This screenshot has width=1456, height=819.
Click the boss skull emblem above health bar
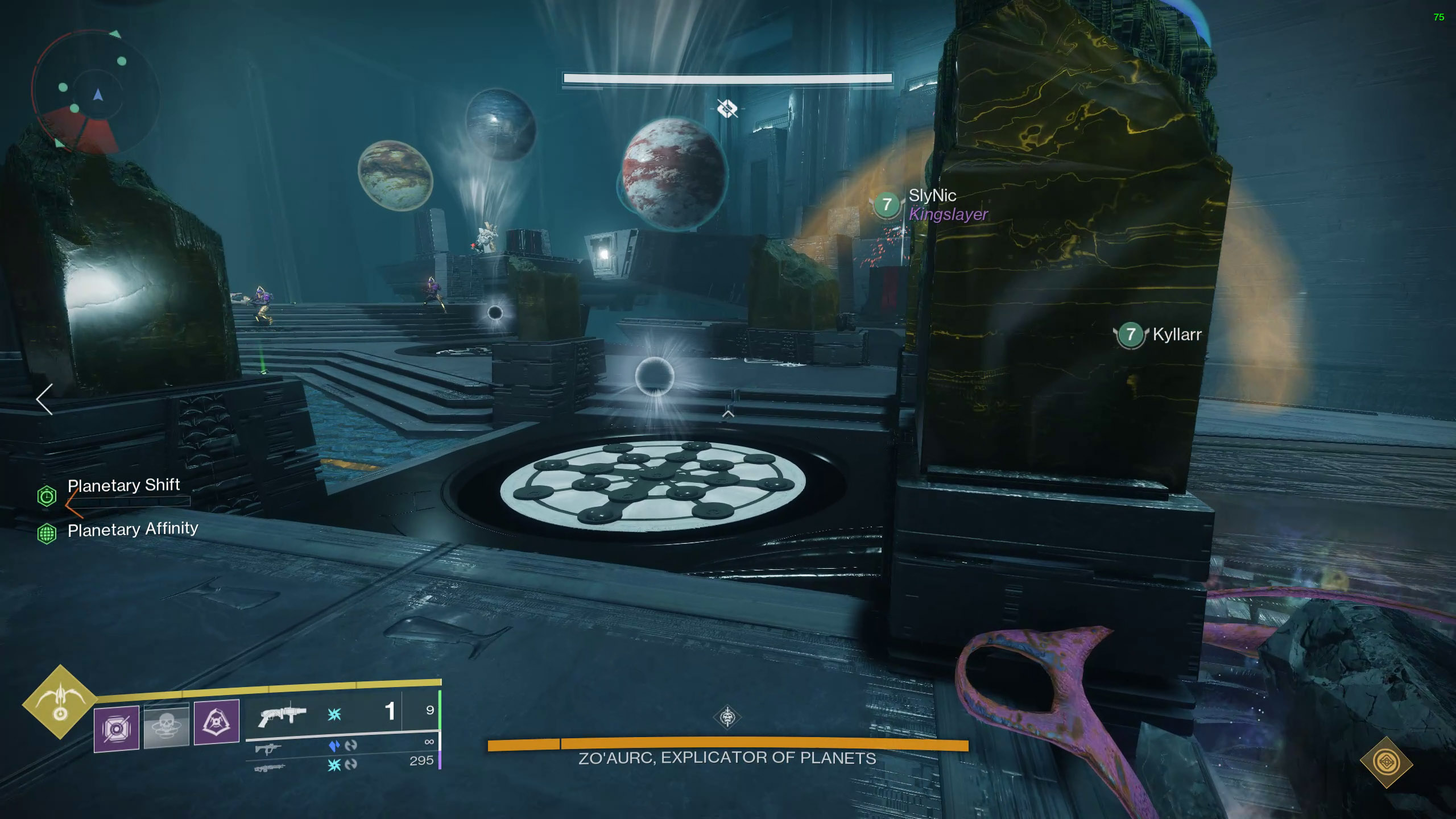[727, 718]
